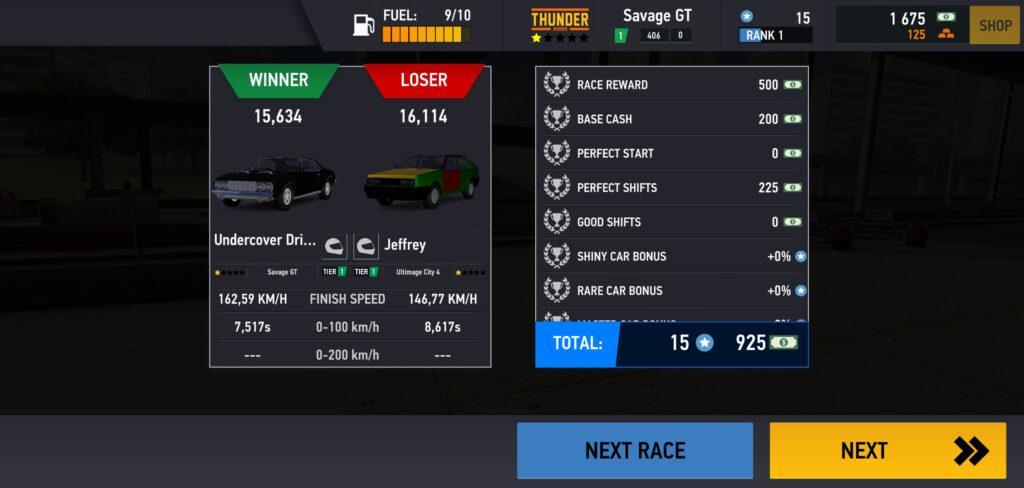Start the next race
The height and width of the screenshot is (488, 1024).
click(634, 450)
